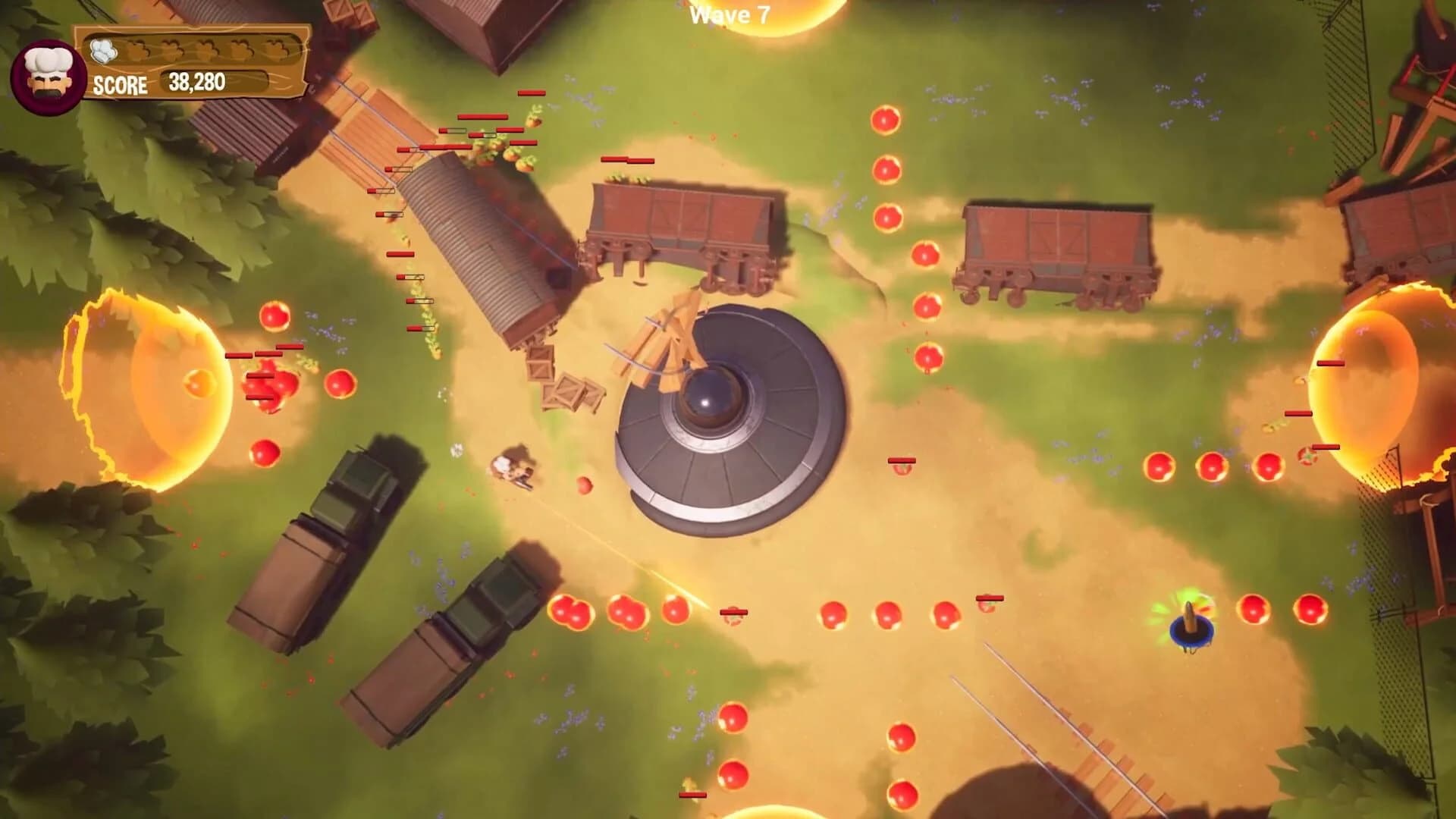The height and width of the screenshot is (819, 1456).
Task: Click the lone apple beside the chef
Action: point(584,482)
